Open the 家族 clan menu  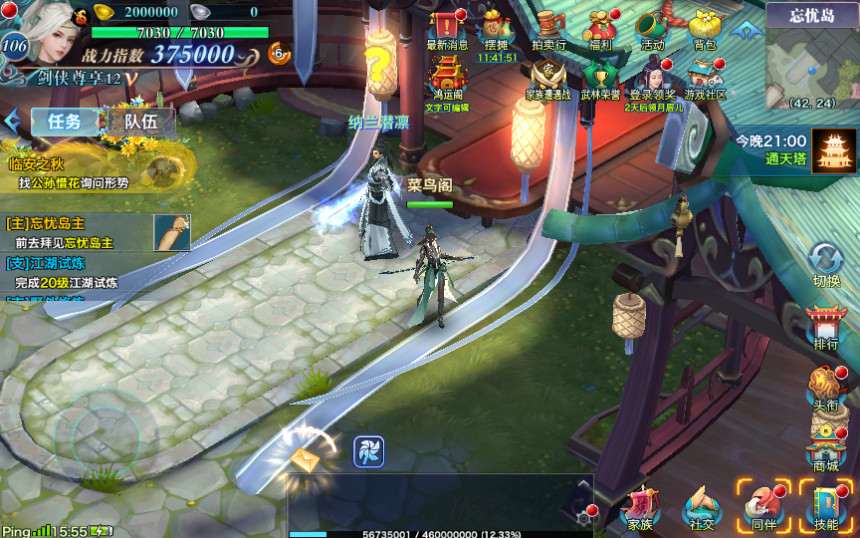point(640,508)
